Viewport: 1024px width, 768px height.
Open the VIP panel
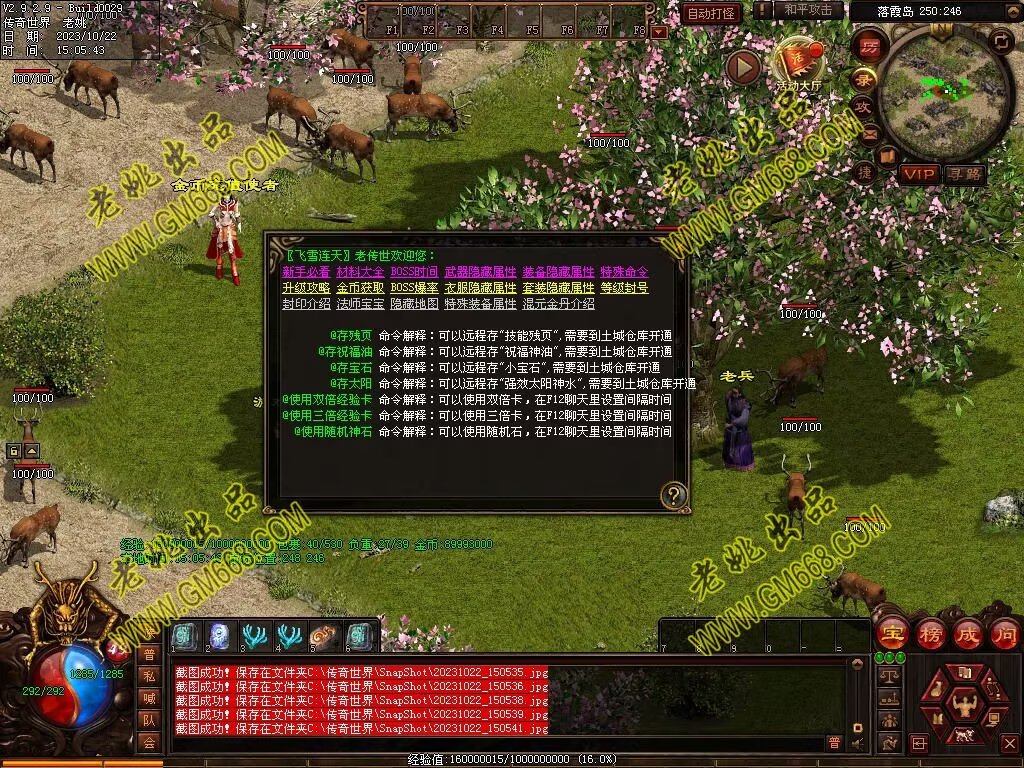point(918,174)
